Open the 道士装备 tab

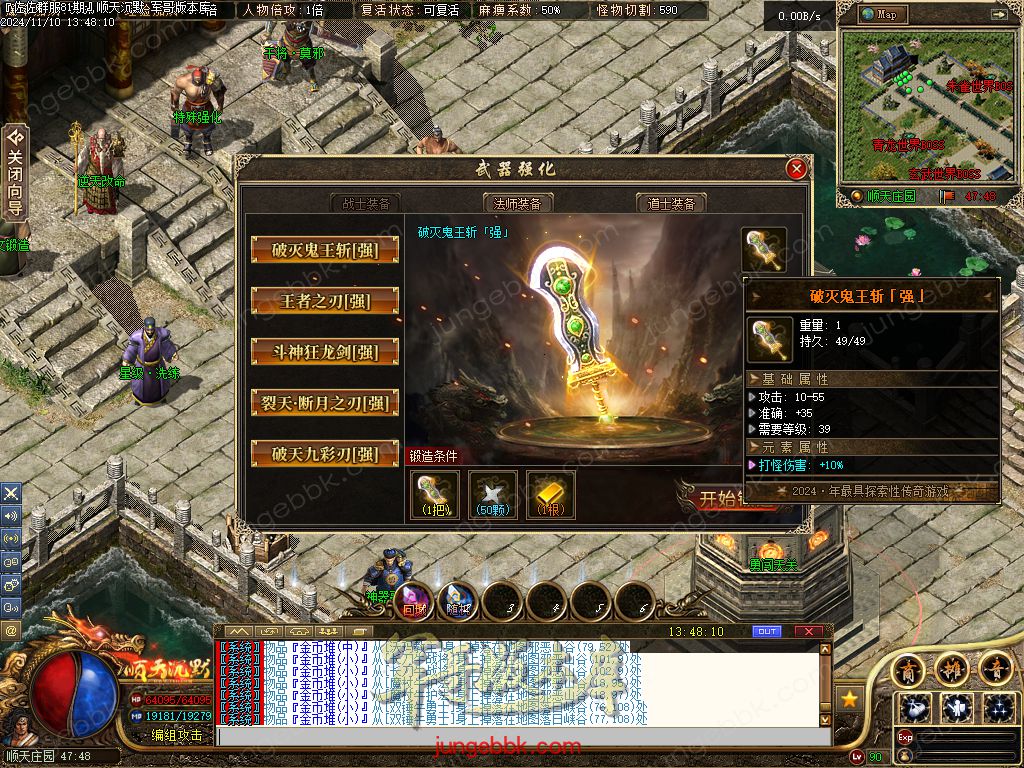tap(671, 203)
